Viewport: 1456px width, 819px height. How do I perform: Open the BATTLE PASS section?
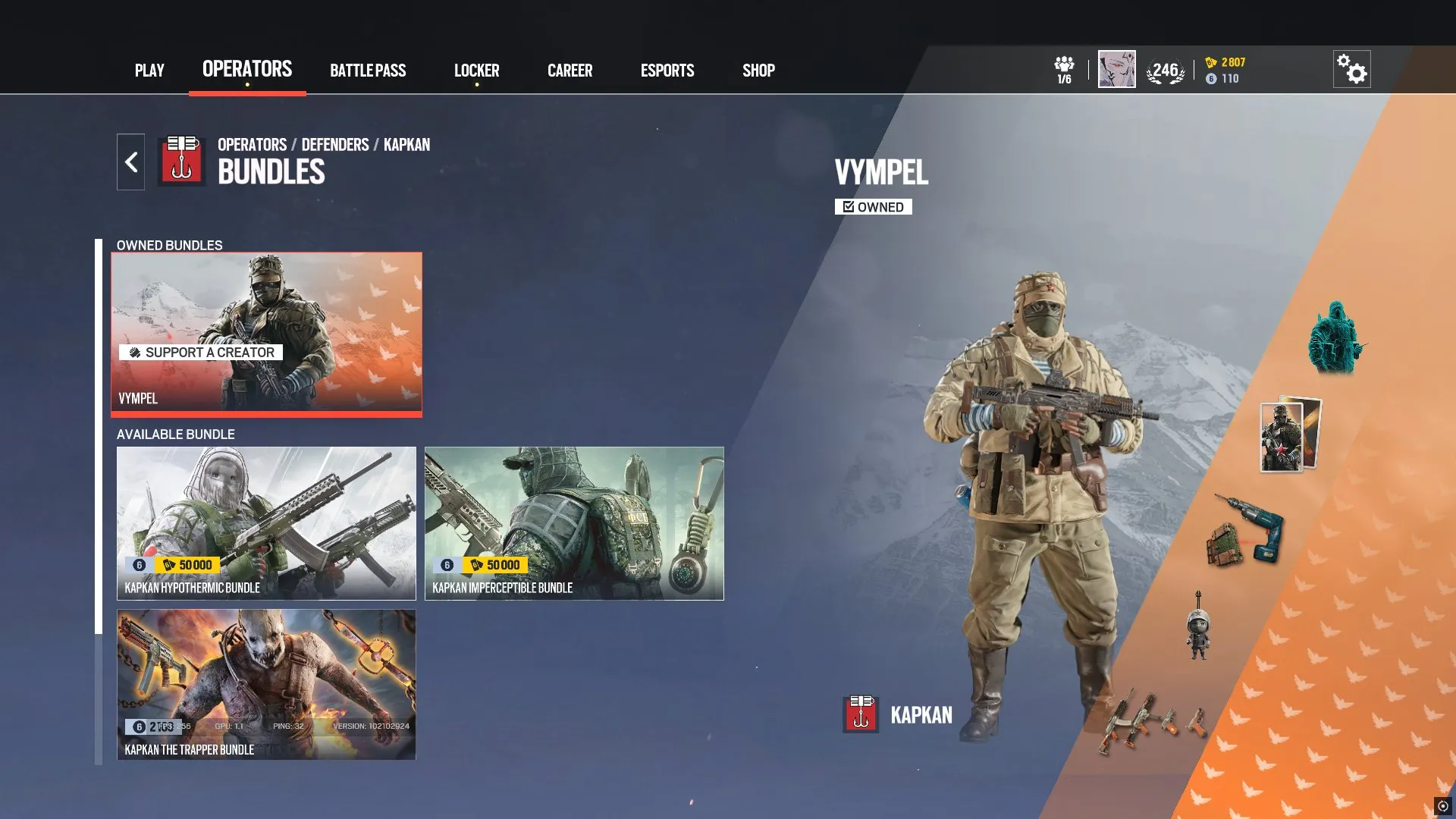click(368, 70)
